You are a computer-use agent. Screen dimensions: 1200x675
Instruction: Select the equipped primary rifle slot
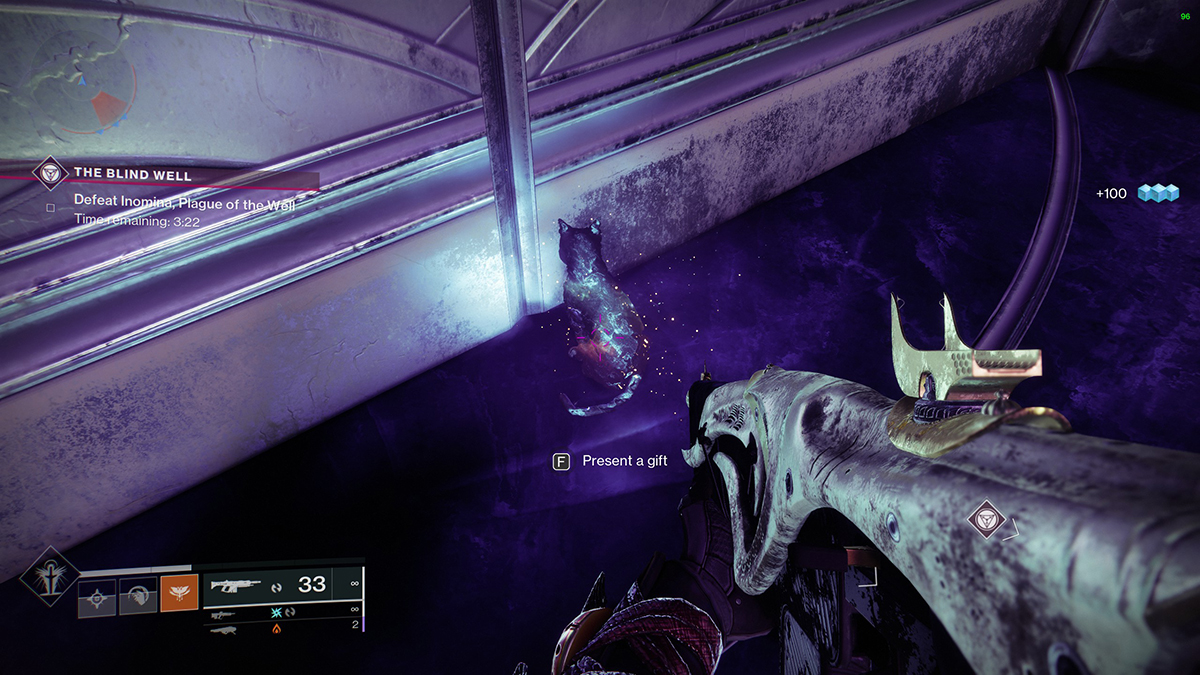[x=283, y=586]
